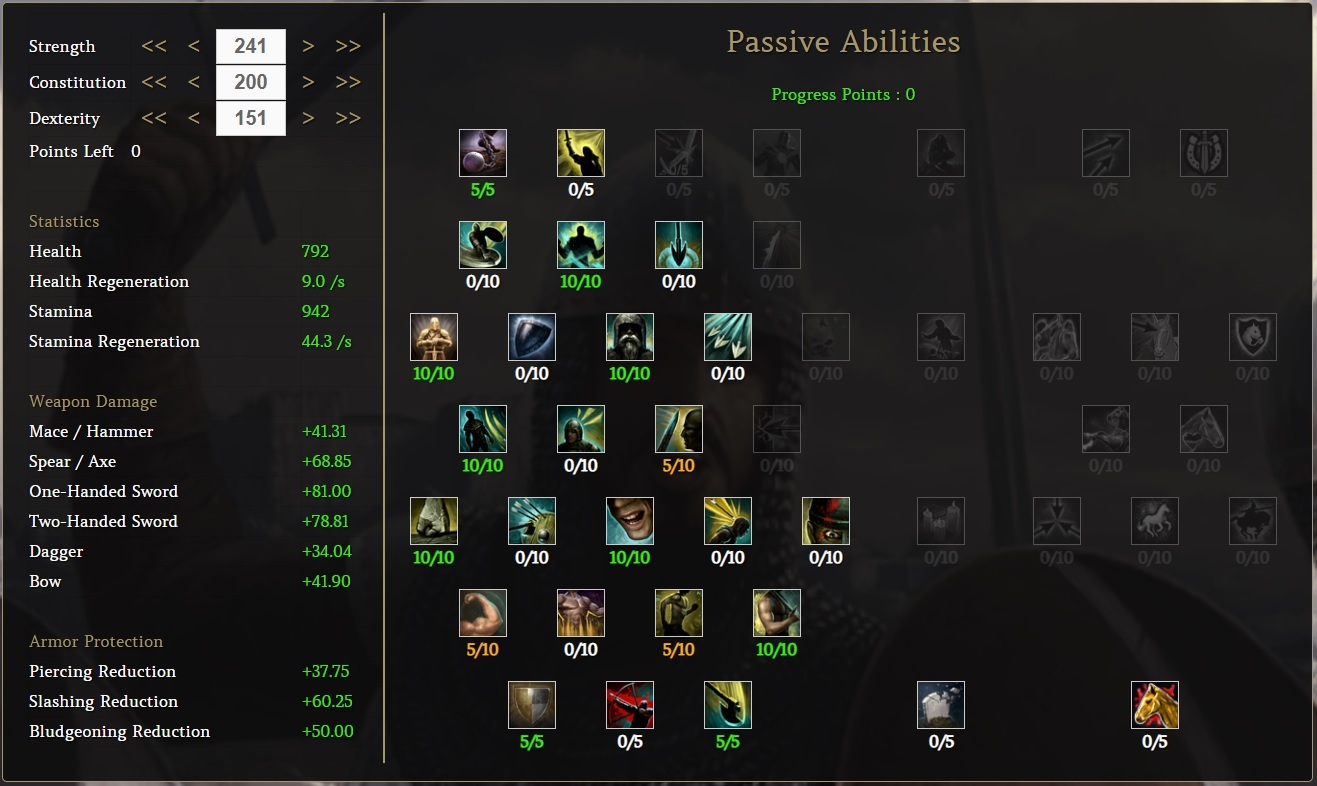1317x786 pixels.
Task: Raise Dexterity using the double right arrow
Action: (348, 118)
